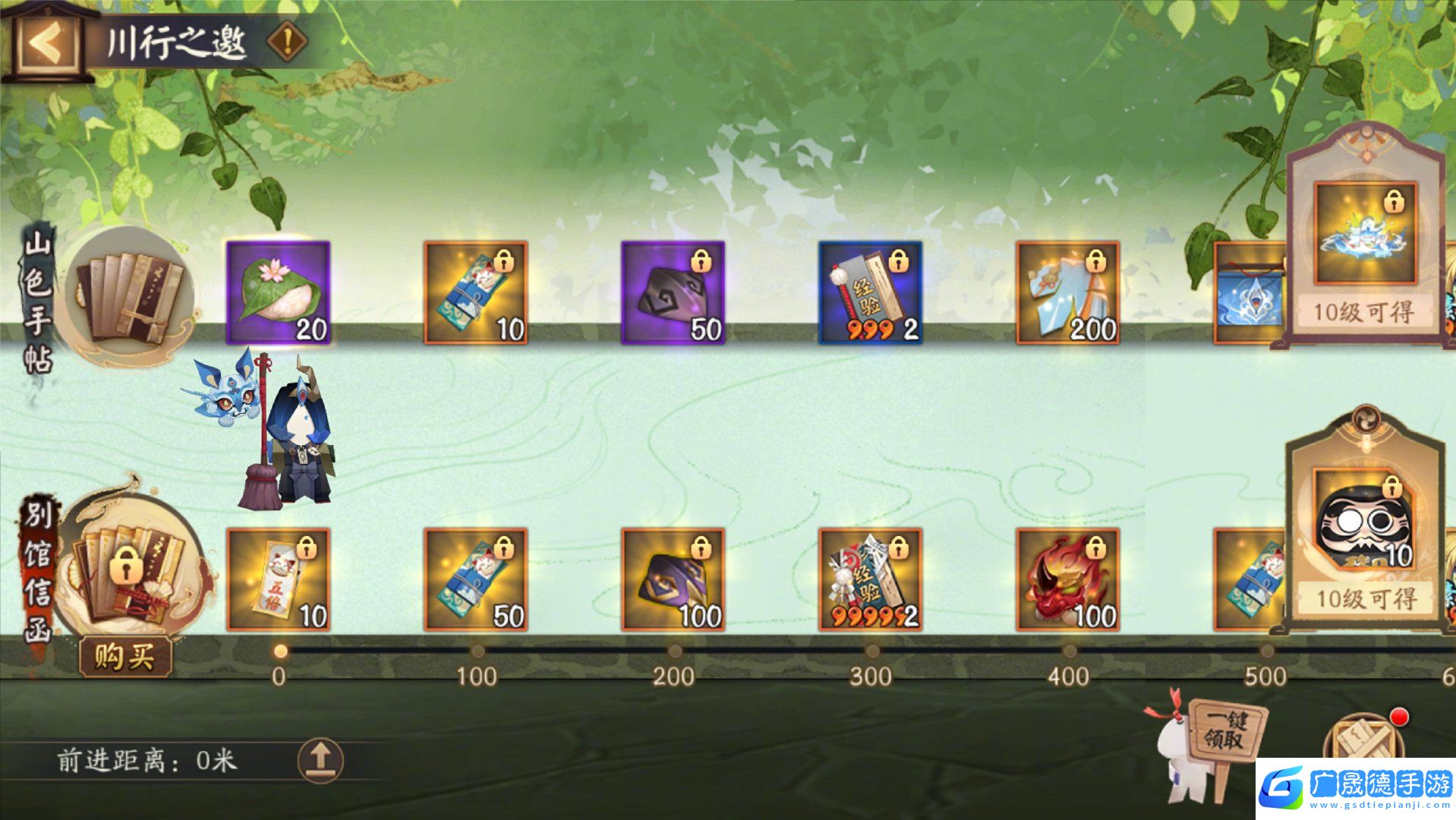This screenshot has width=1456, height=820.
Task: Select the premium blue ticket reward showing 50
Action: (x=475, y=579)
